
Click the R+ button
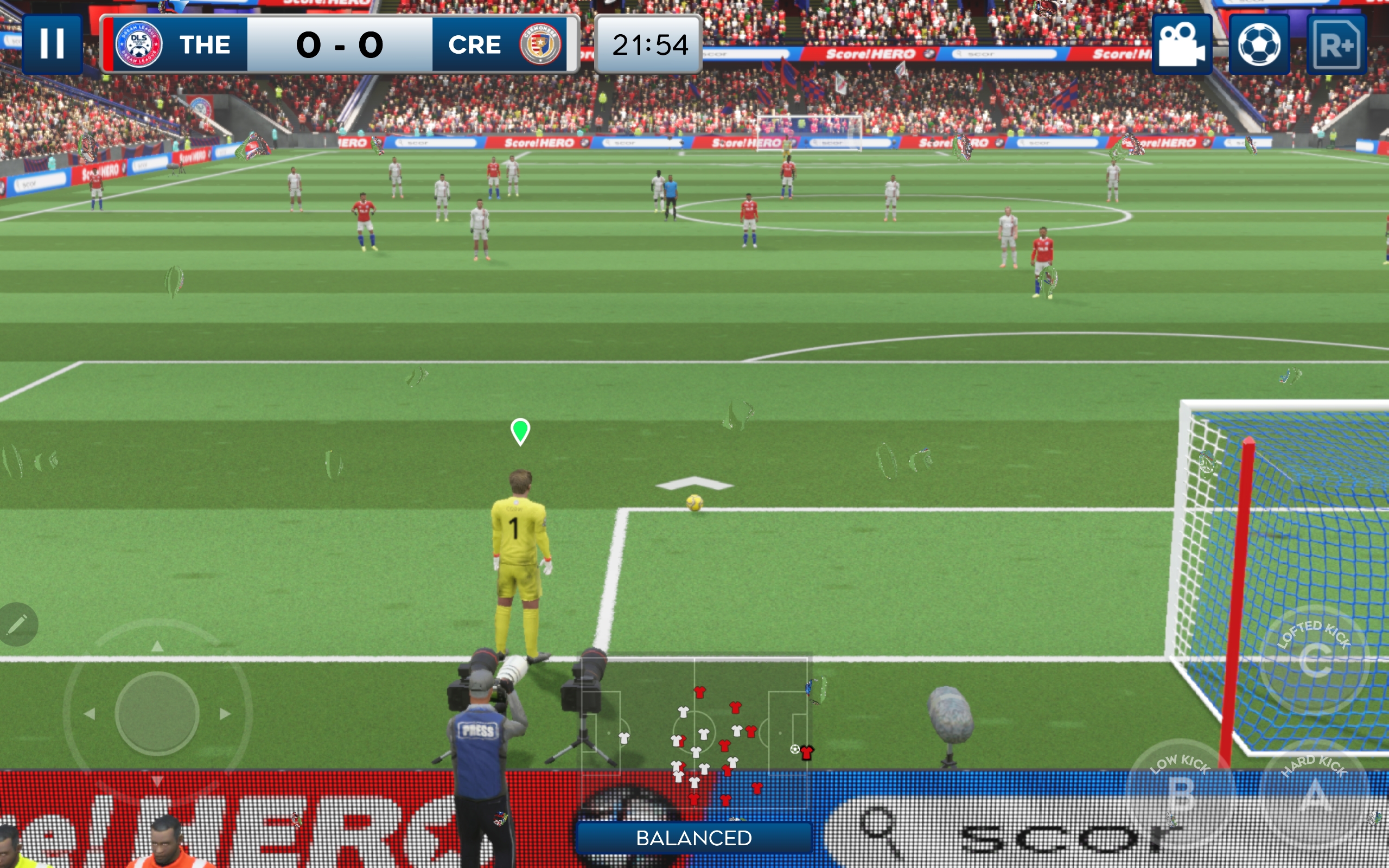tap(1336, 44)
